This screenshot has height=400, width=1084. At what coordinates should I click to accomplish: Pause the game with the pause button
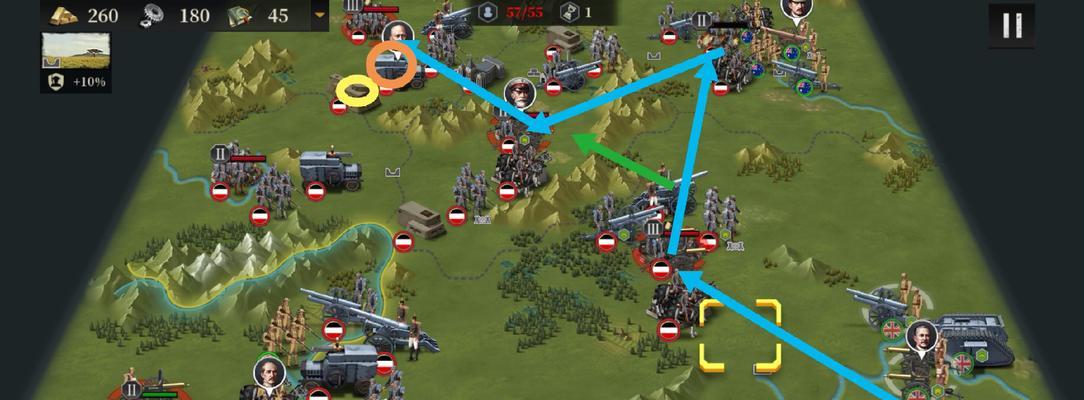click(x=1011, y=26)
